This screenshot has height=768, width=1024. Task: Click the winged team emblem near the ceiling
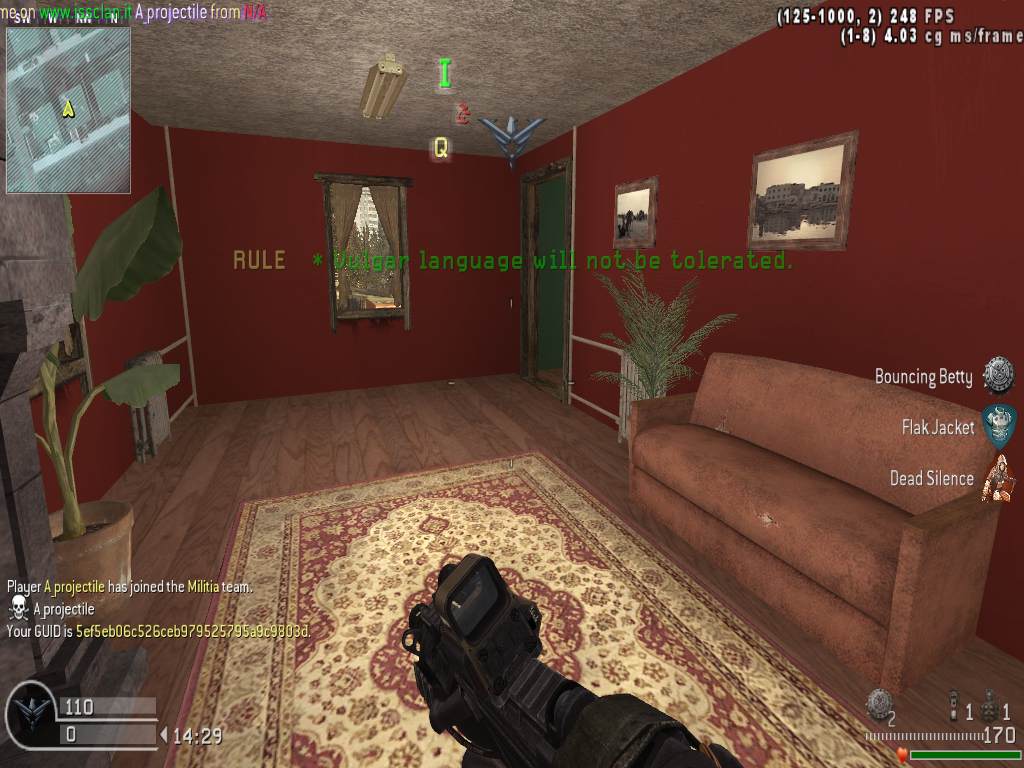pyautogui.click(x=511, y=137)
